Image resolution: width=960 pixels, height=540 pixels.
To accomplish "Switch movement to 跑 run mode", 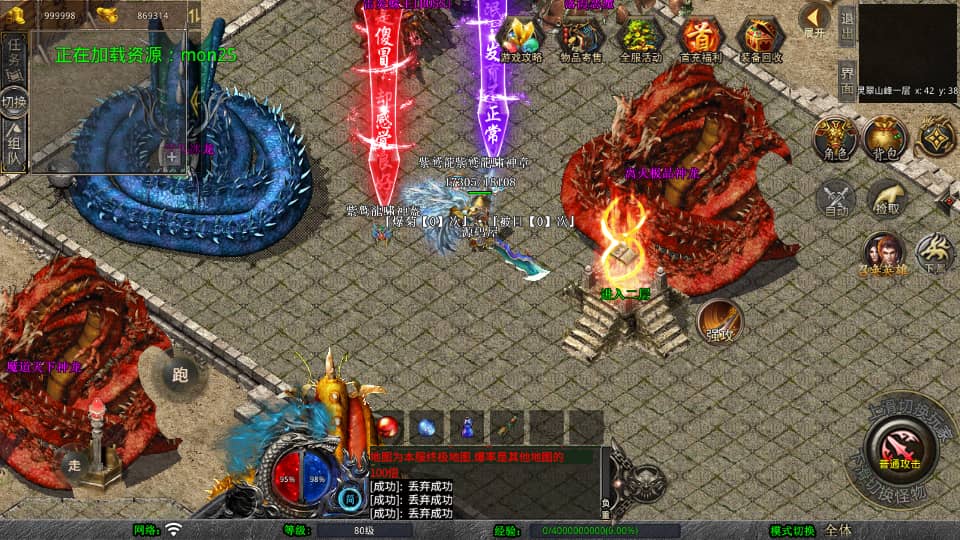I will point(181,376).
